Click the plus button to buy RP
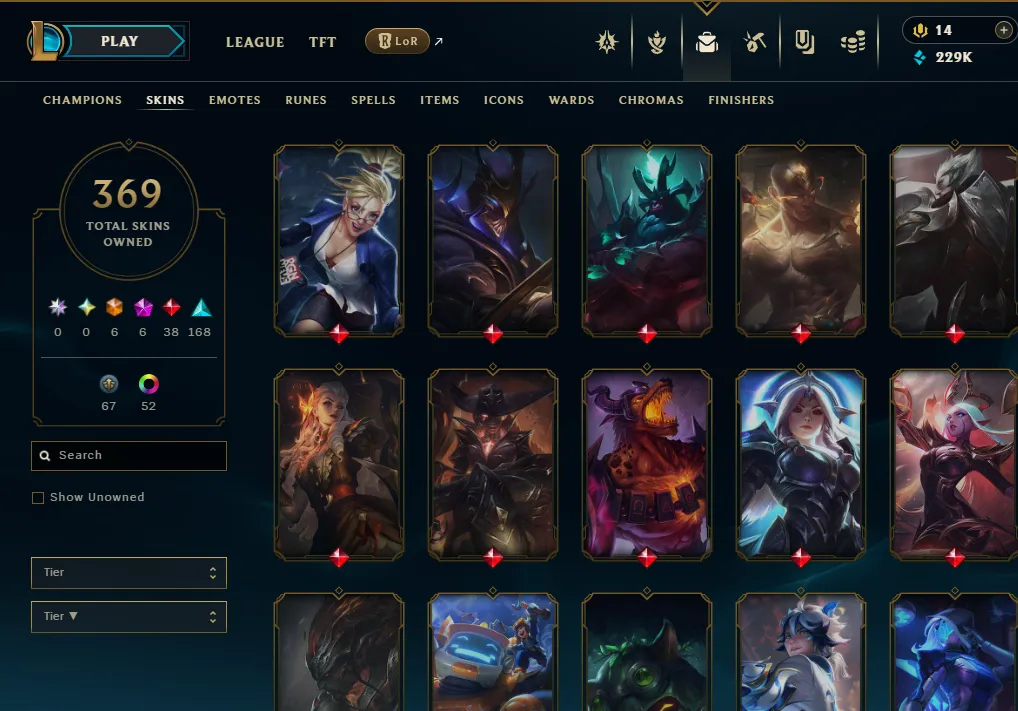Screen dimensions: 1018x711 1003,30
